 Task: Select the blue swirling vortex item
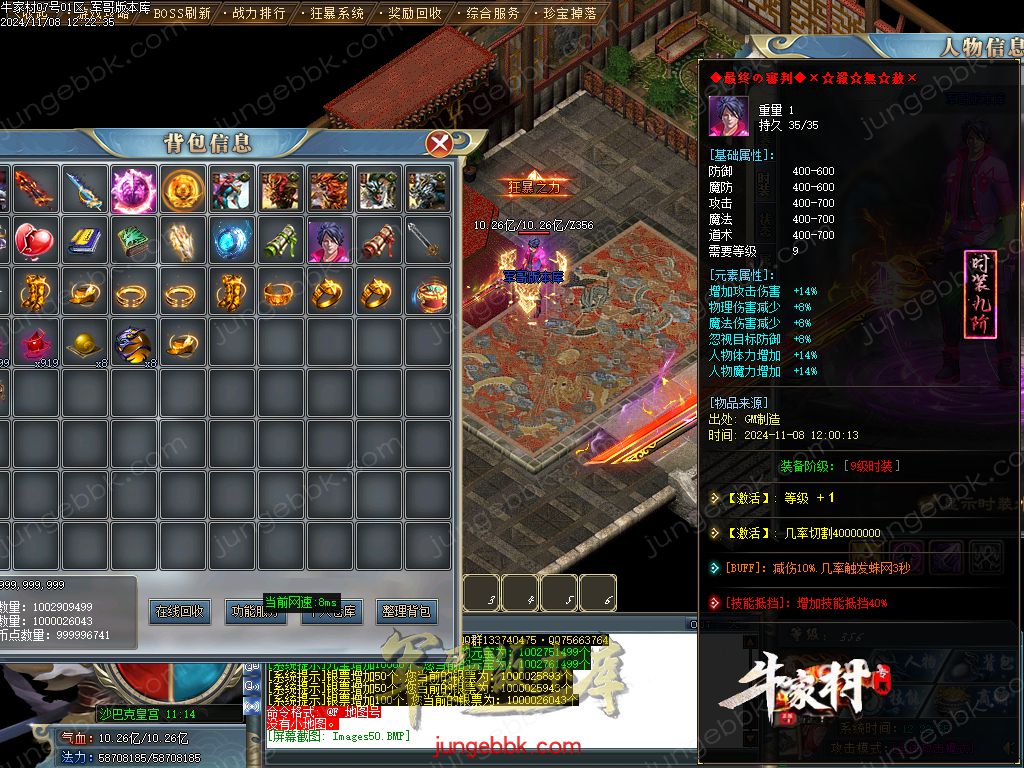tap(232, 241)
